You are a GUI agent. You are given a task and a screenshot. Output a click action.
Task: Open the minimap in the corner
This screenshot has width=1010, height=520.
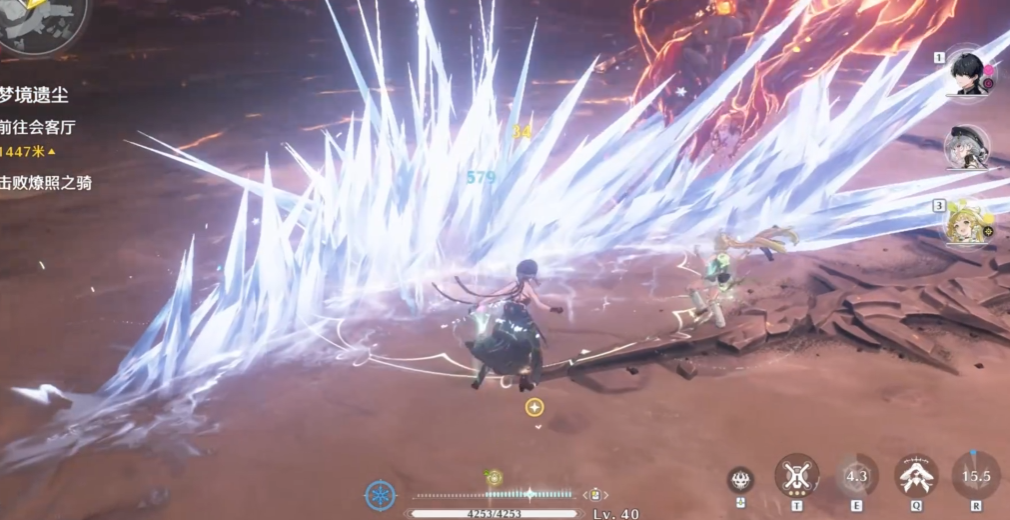click(40, 22)
